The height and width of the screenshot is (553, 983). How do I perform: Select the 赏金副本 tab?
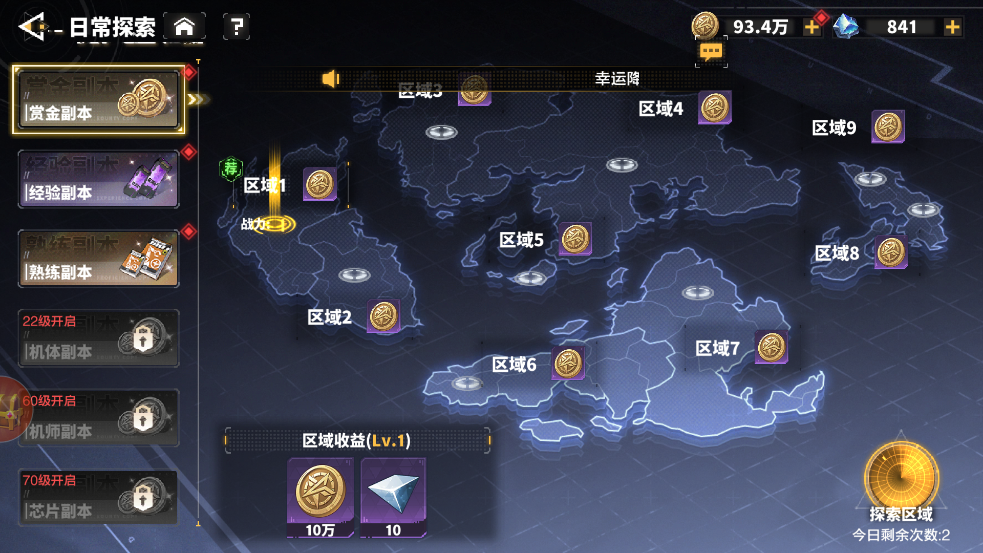(97, 100)
